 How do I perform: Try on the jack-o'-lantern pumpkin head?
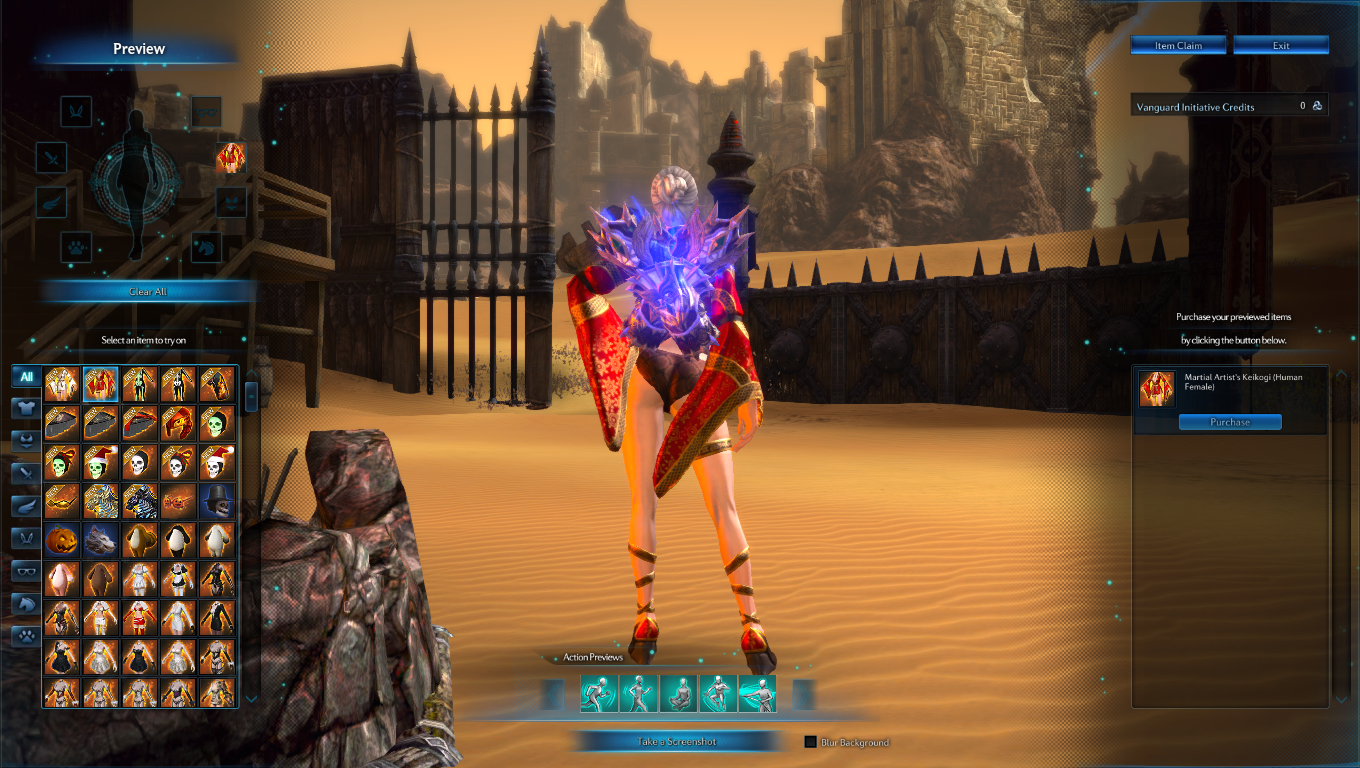[62, 540]
